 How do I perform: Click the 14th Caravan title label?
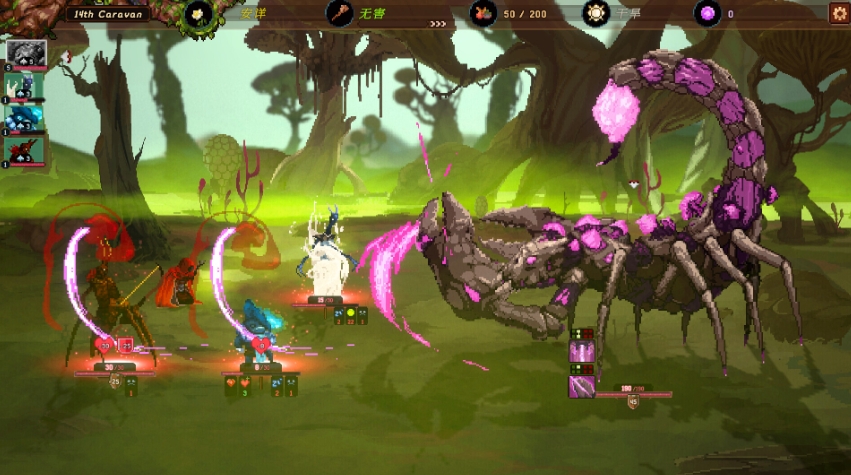coord(108,14)
